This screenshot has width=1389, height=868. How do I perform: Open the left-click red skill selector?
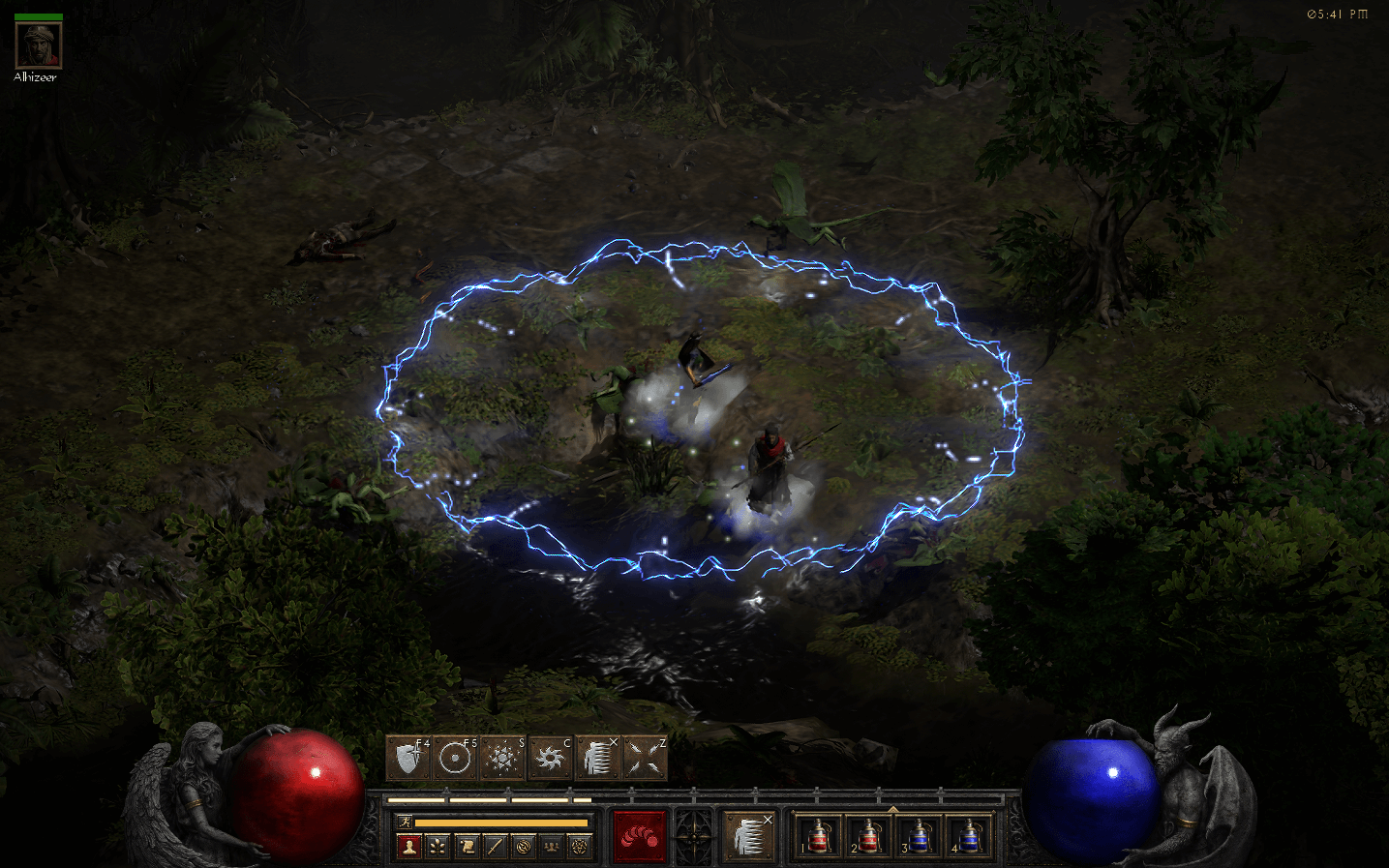tap(639, 834)
